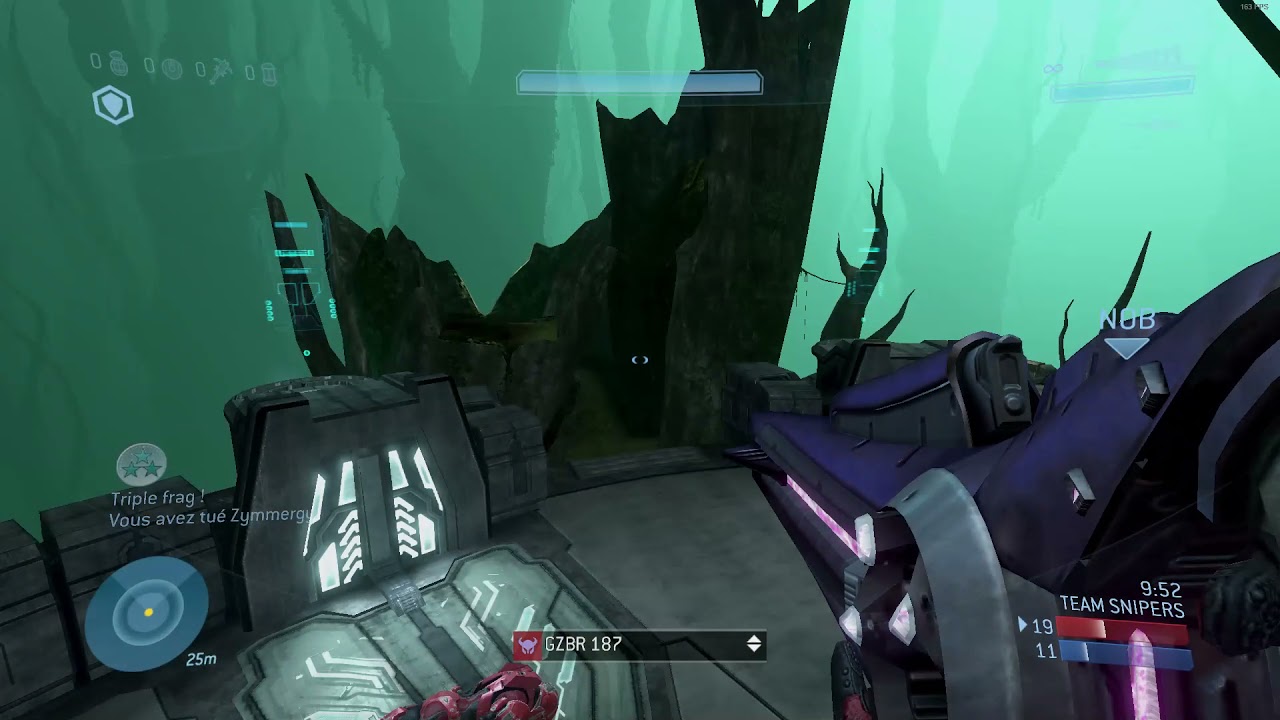Click the hexagonal shield equipment icon
1280x720 pixels.
click(x=113, y=105)
